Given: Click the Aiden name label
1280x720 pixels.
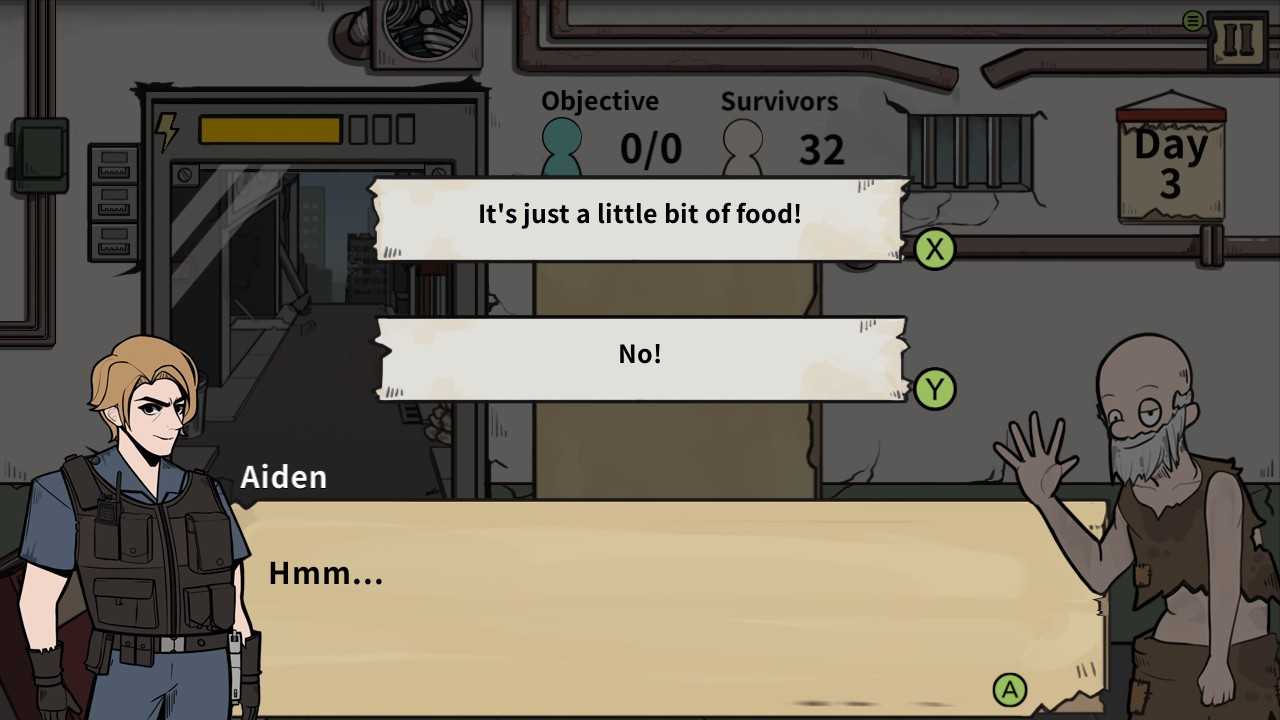Looking at the screenshot, I should point(284,477).
